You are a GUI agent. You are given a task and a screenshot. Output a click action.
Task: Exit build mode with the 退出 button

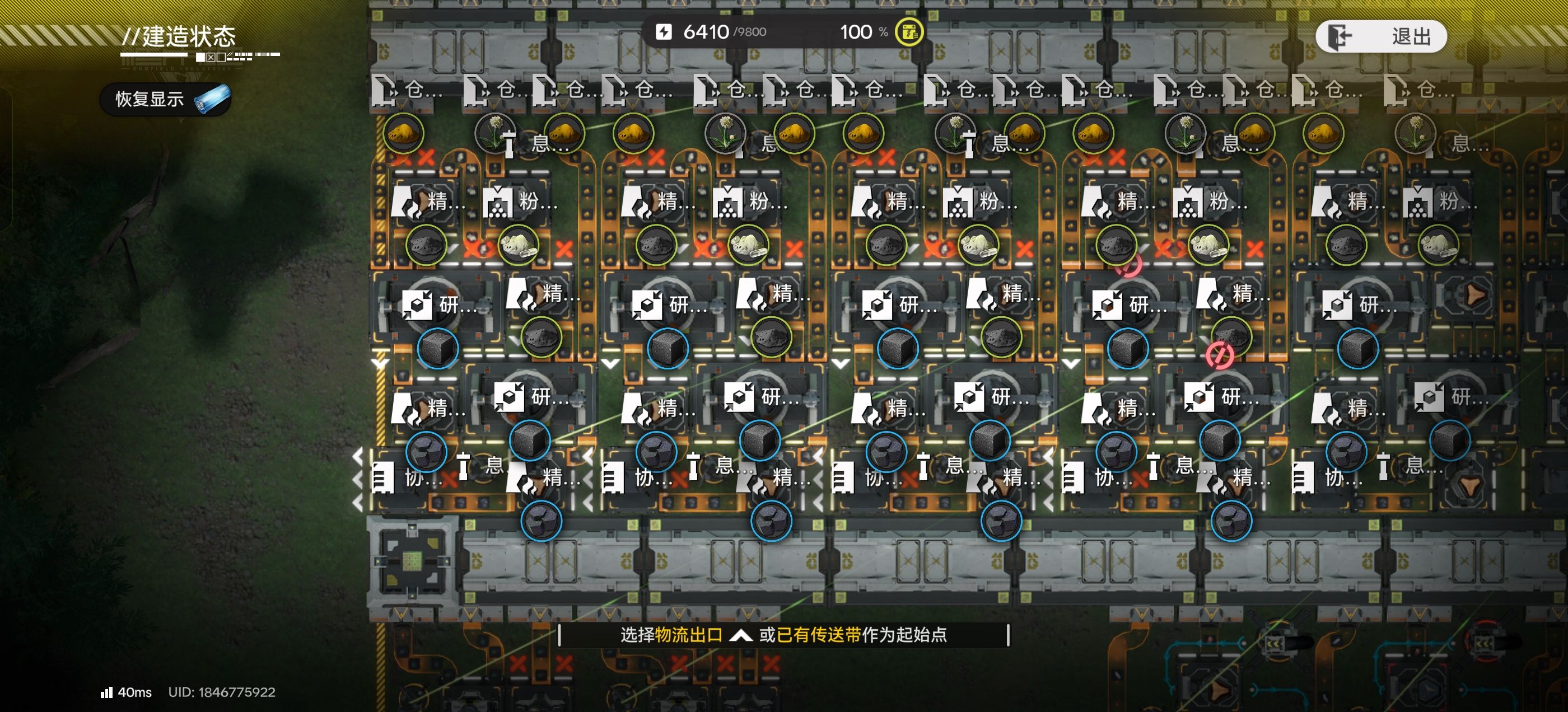1380,36
